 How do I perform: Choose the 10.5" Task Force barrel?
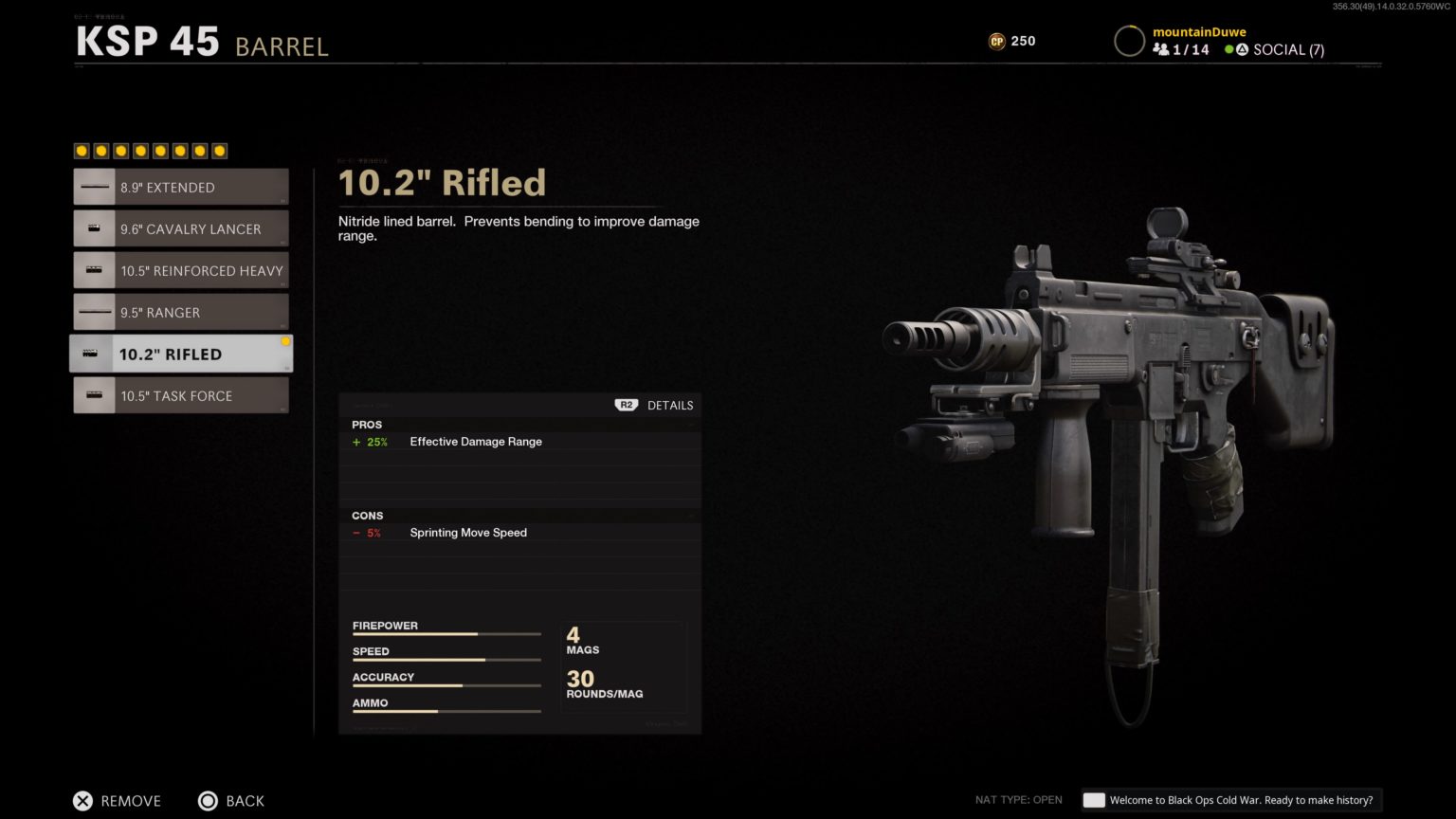181,396
